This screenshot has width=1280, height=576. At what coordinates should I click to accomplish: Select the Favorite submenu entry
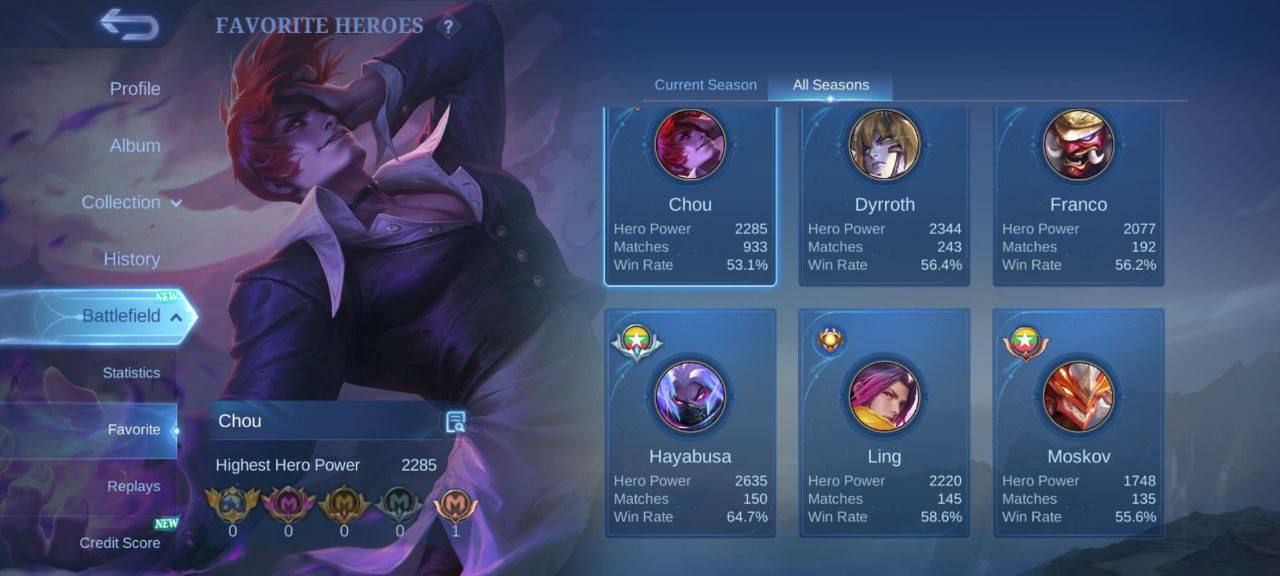click(134, 430)
